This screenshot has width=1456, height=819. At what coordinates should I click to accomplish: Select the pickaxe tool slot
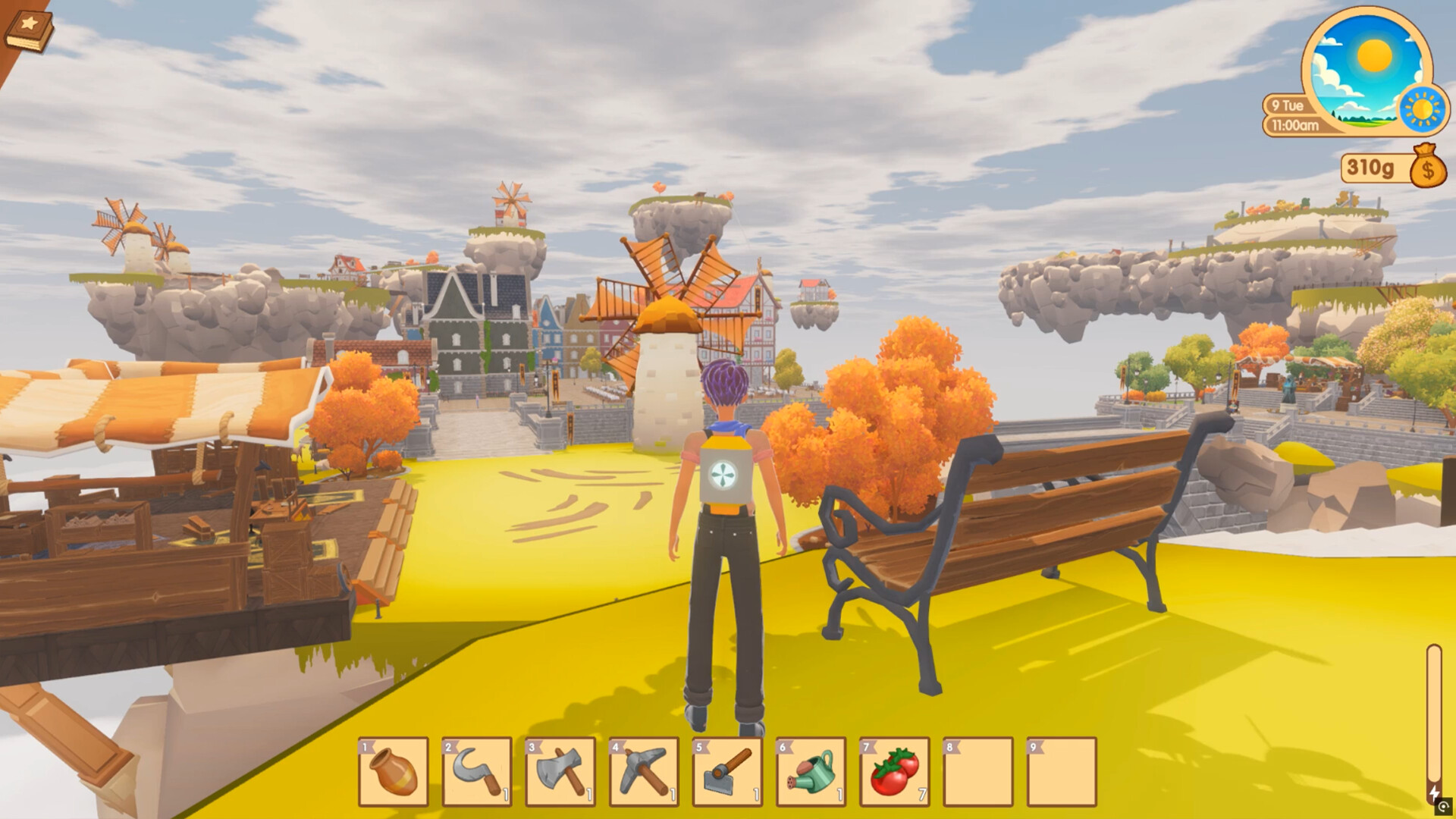click(644, 771)
